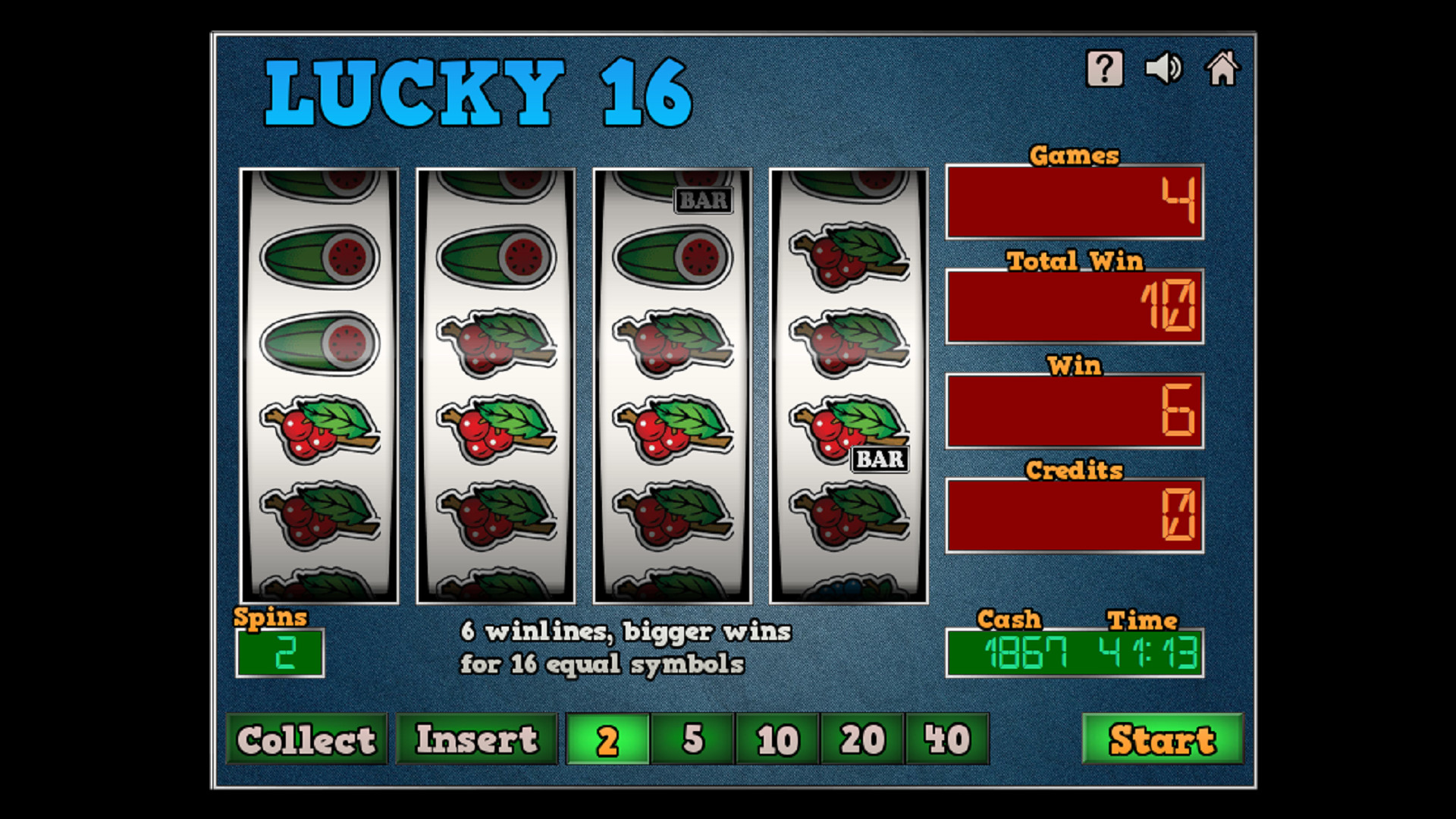Click the Total Win display

[x=1074, y=306]
